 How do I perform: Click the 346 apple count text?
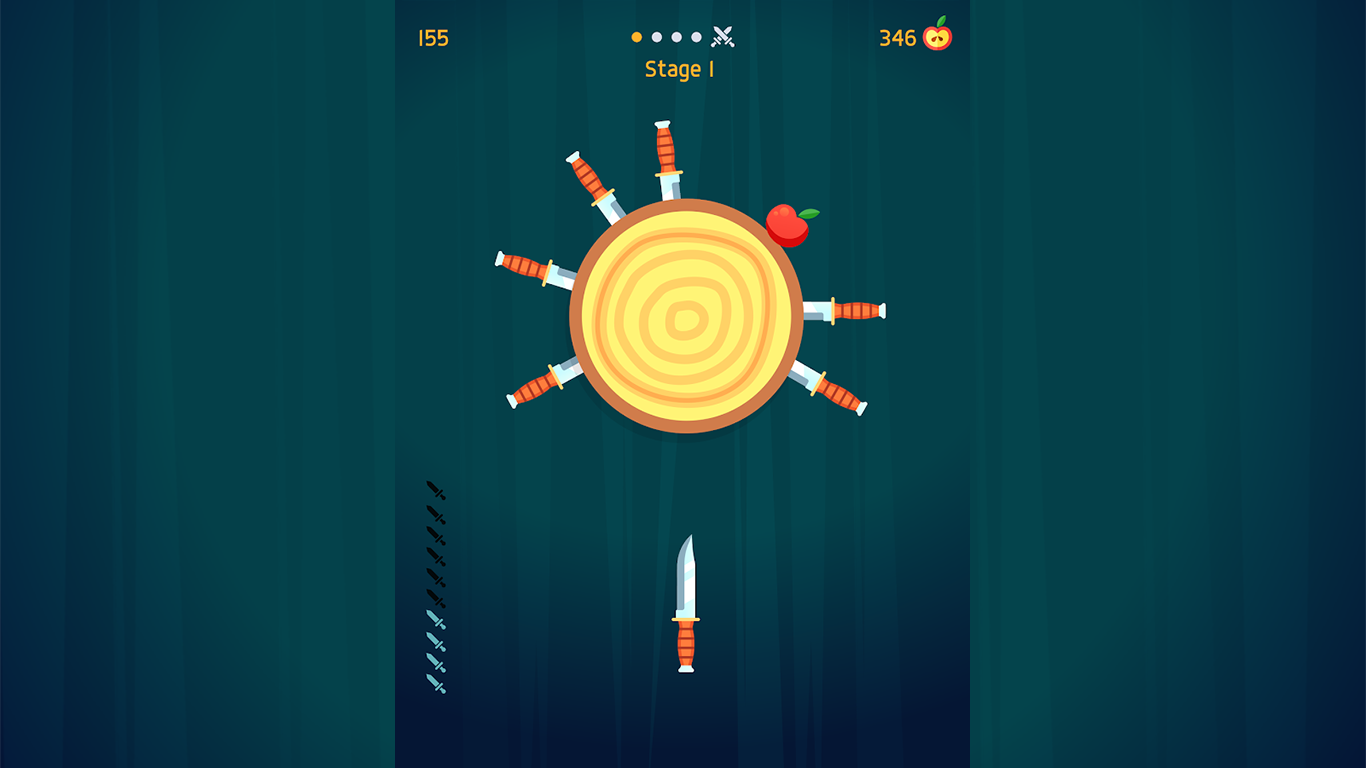[x=899, y=38]
